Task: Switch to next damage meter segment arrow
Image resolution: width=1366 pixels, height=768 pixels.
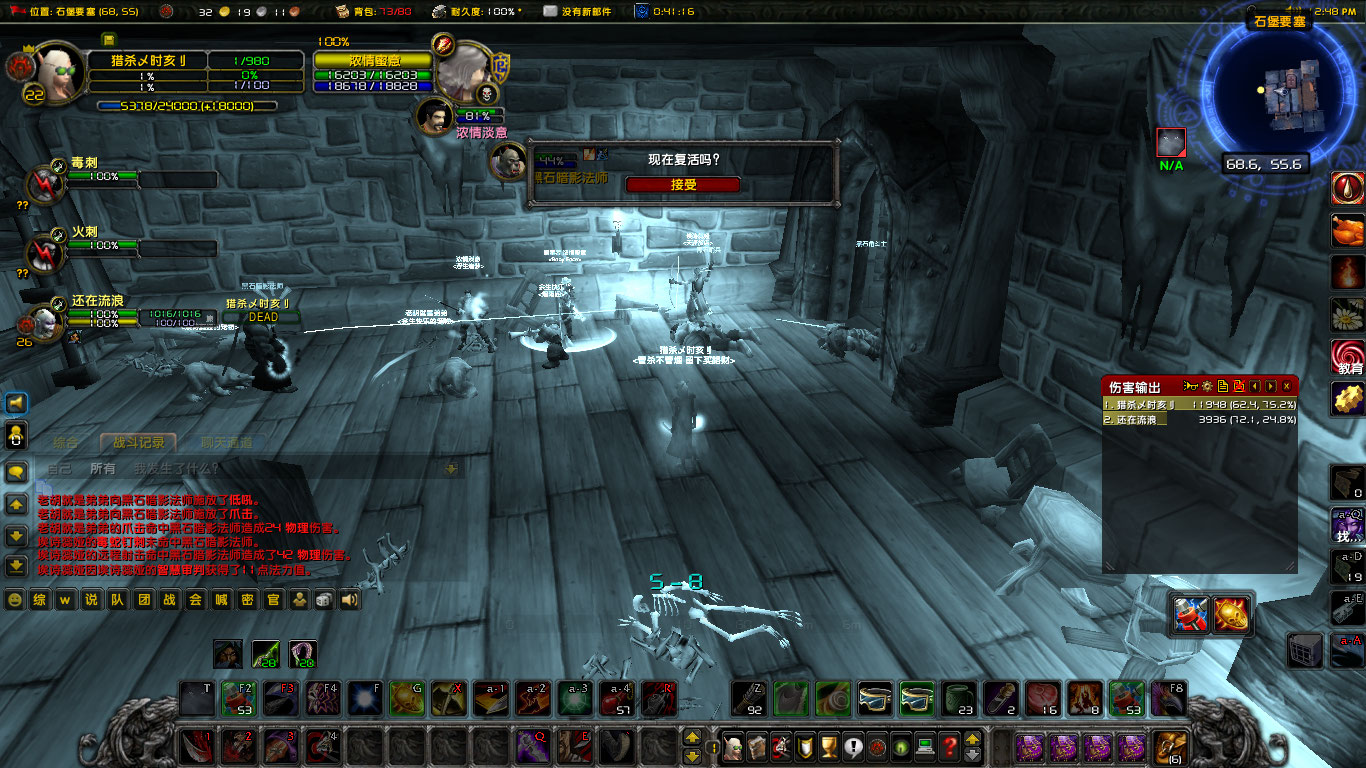Action: coord(1270,384)
